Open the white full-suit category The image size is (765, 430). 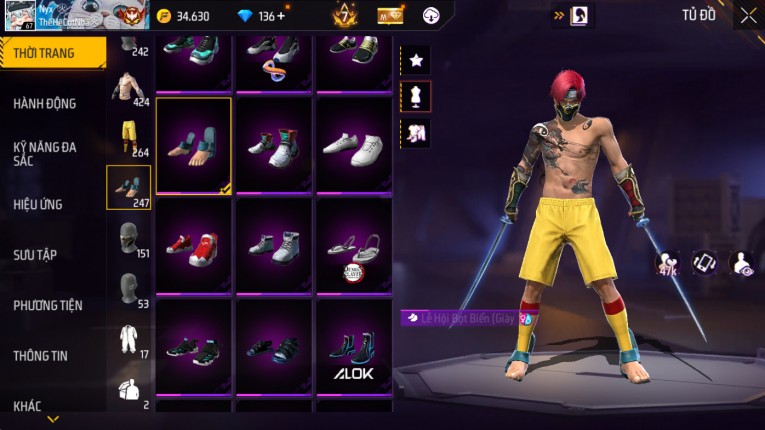click(x=129, y=338)
